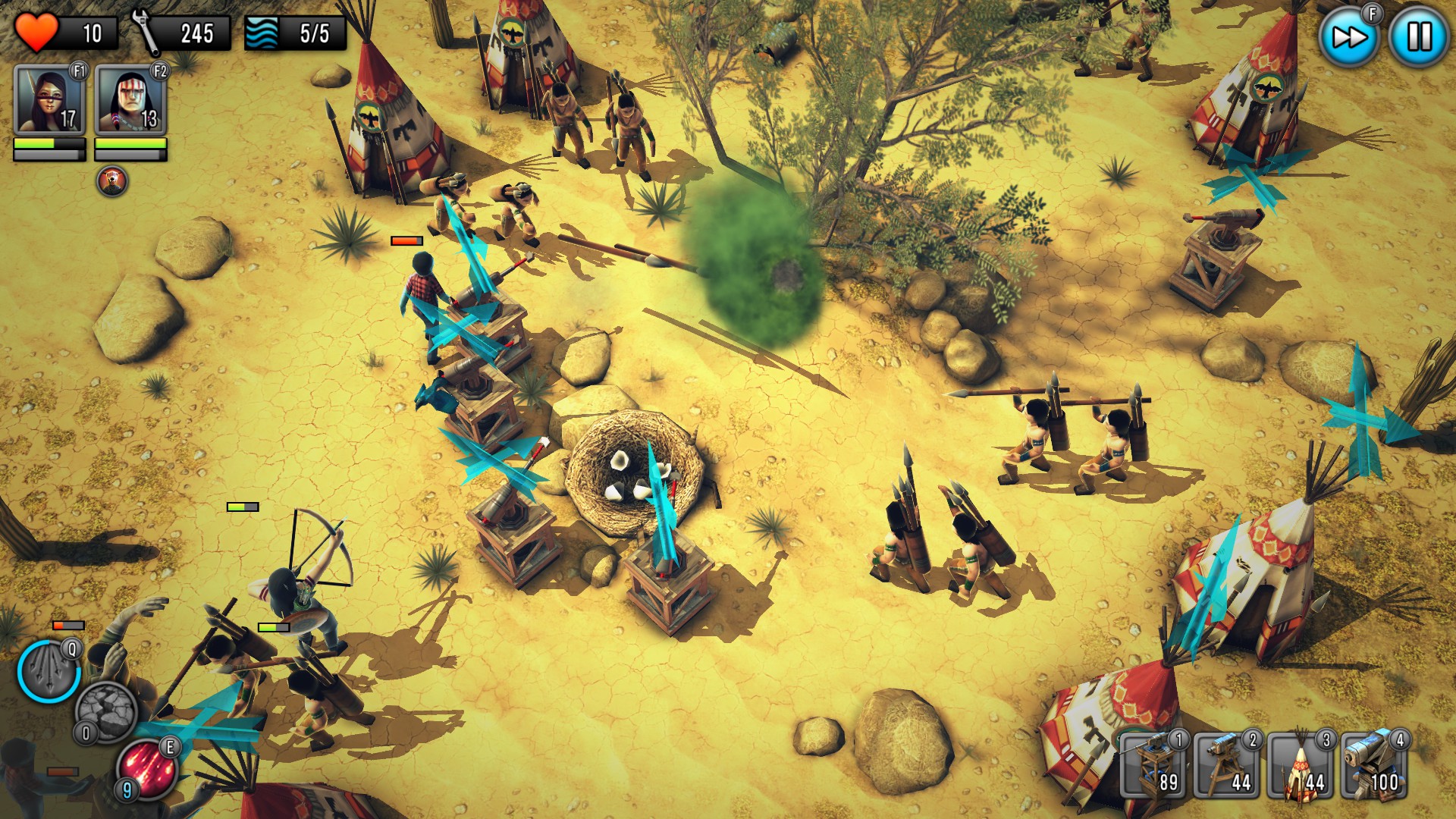
Task: Use the rock slide ability
Action: click(x=106, y=713)
